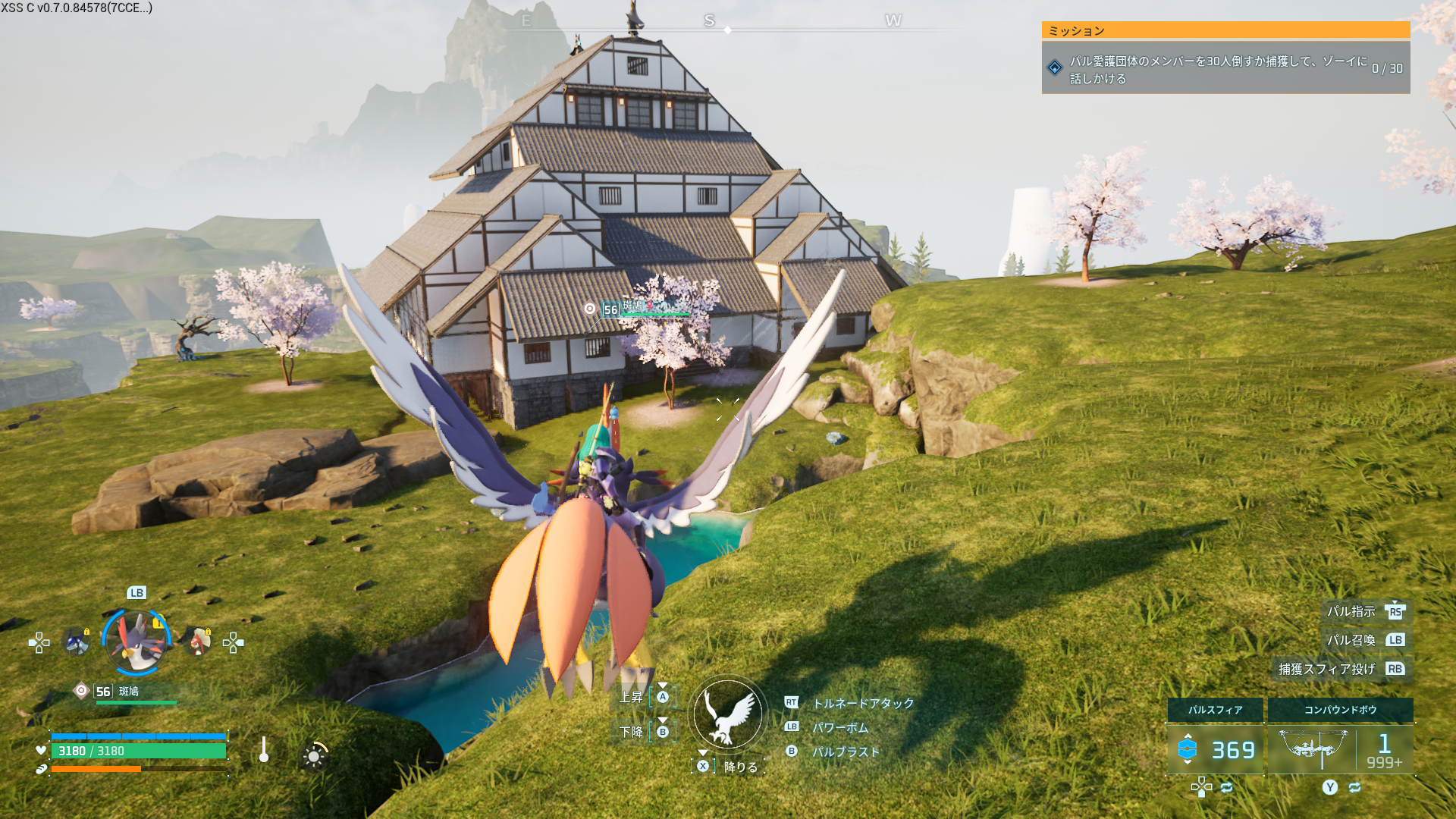The width and height of the screenshot is (1456, 819).
Task: Choose the red pal on the party wheel's right
Action: (198, 642)
